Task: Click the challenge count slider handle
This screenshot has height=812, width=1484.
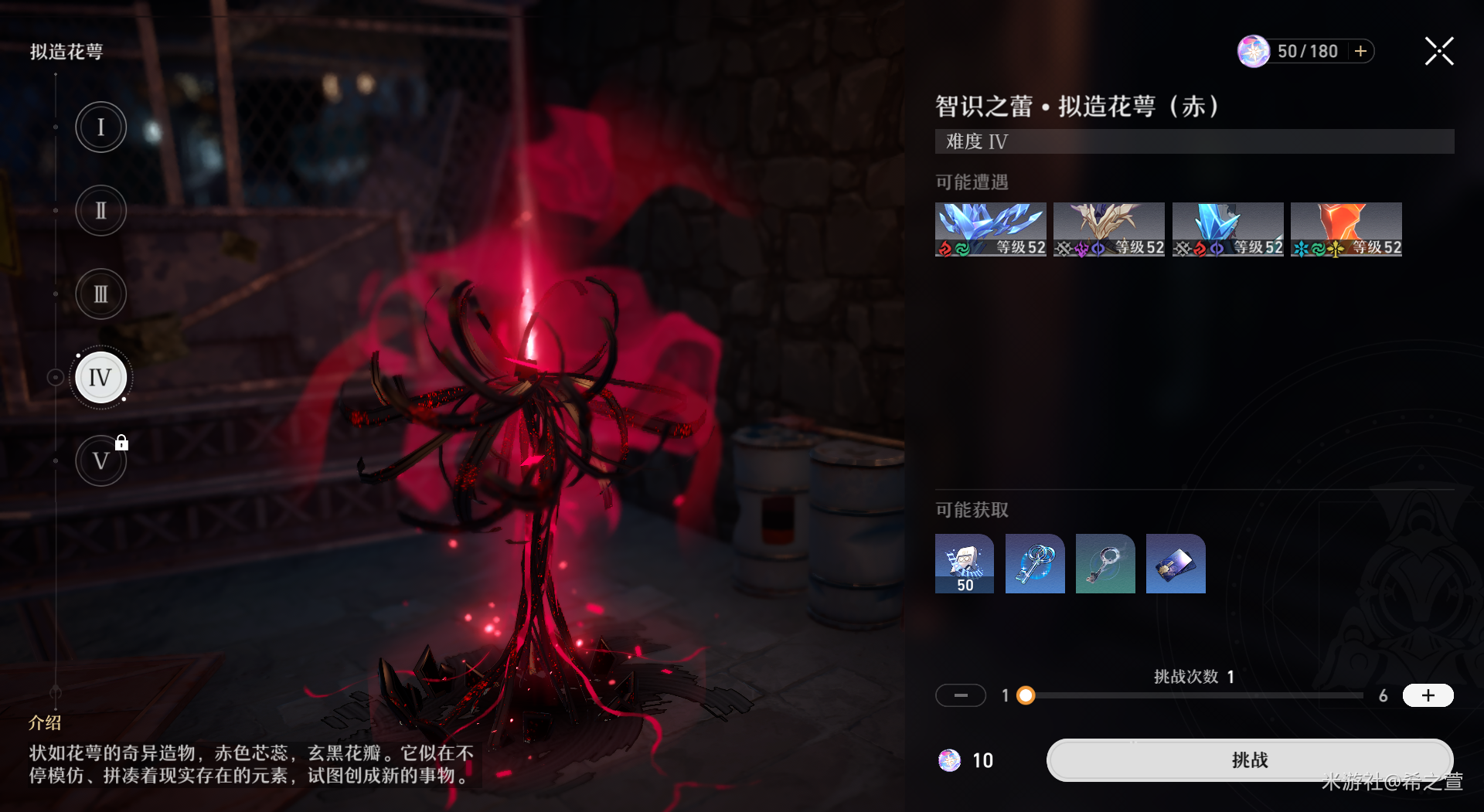Action: (x=1026, y=695)
